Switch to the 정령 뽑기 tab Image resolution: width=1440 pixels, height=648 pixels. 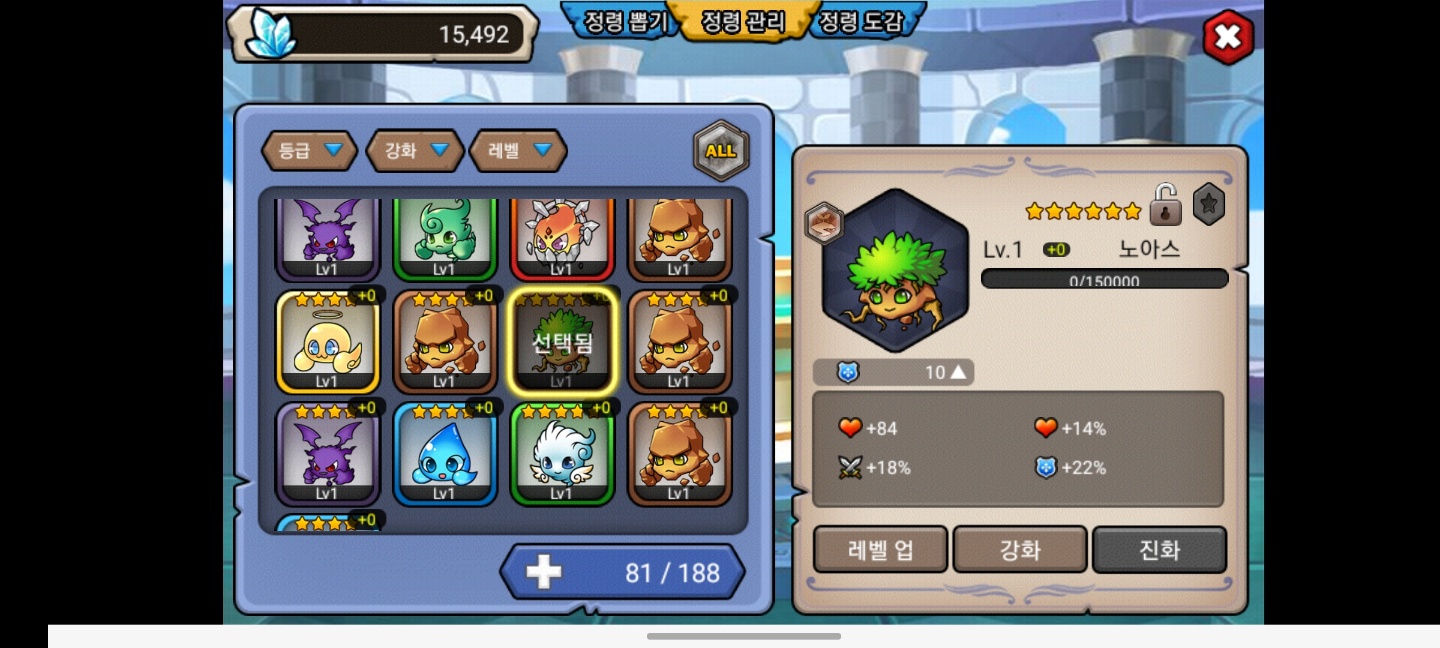[x=618, y=21]
